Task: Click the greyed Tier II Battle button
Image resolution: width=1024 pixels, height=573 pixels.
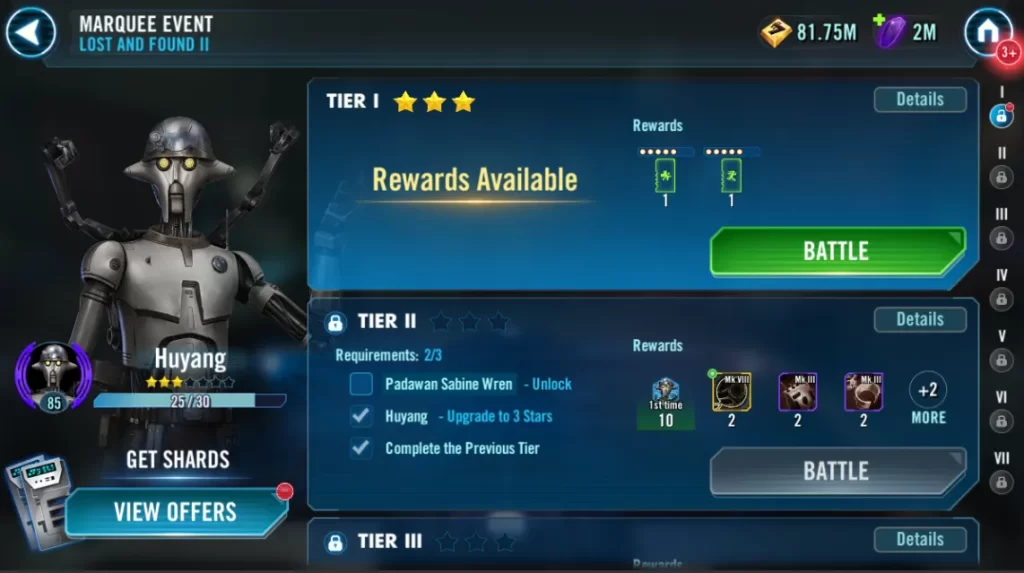Action: click(836, 471)
